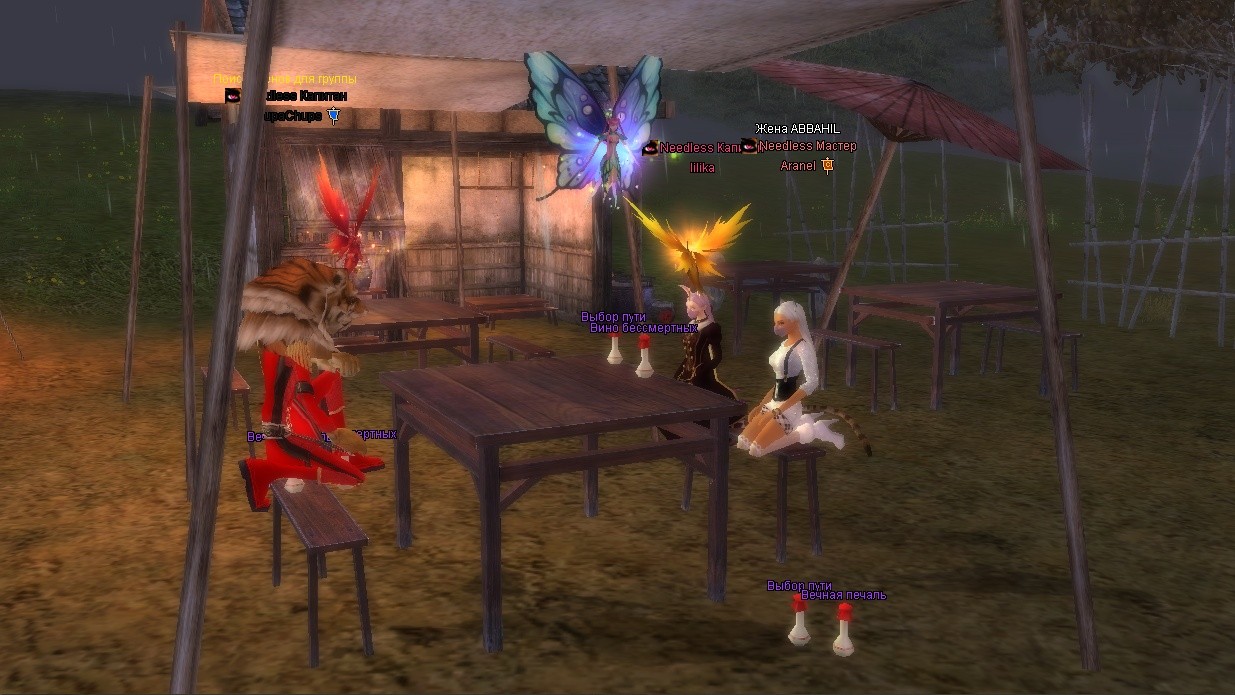This screenshot has height=695, width=1235.
Task: Select player Aranel by her nameplate
Action: [x=798, y=165]
